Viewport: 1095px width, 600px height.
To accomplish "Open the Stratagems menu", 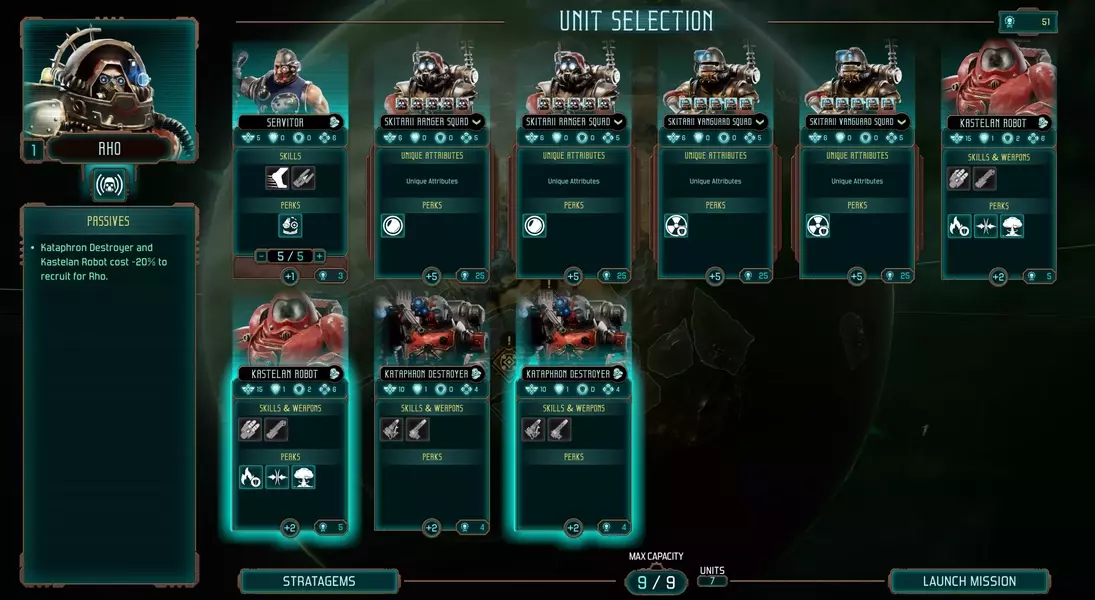I will tap(318, 581).
